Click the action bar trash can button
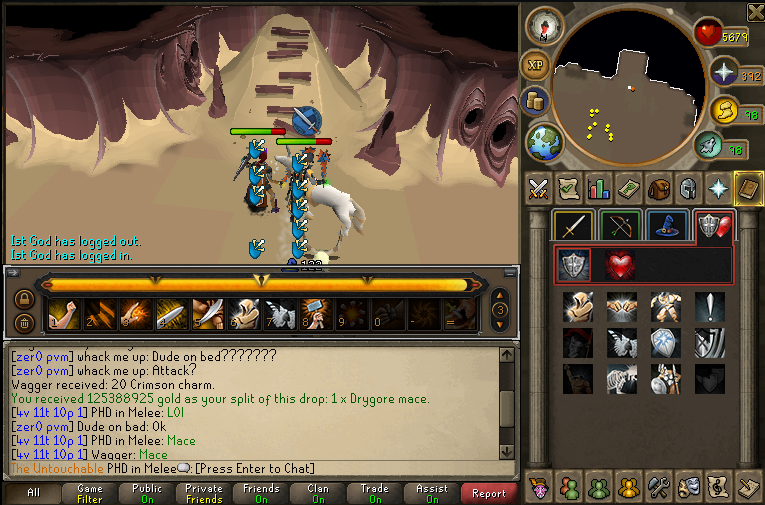The width and height of the screenshot is (765, 505). (x=23, y=322)
